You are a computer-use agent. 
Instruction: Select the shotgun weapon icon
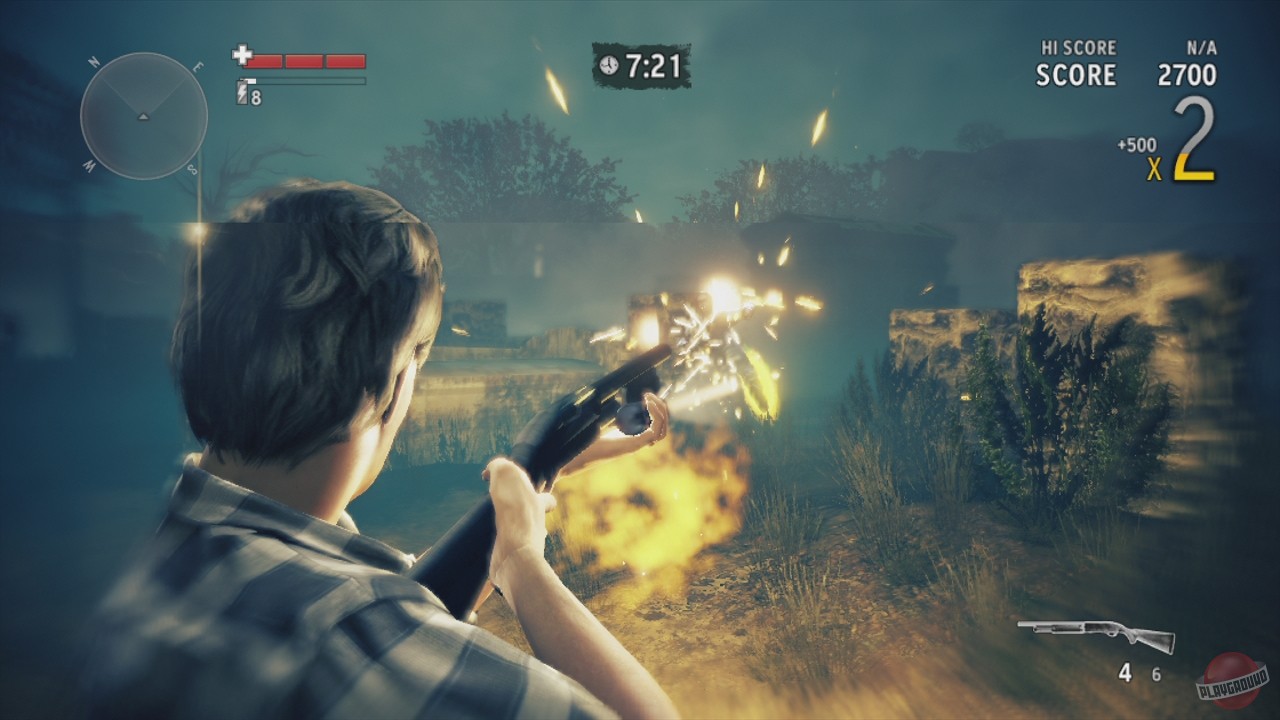point(1095,635)
